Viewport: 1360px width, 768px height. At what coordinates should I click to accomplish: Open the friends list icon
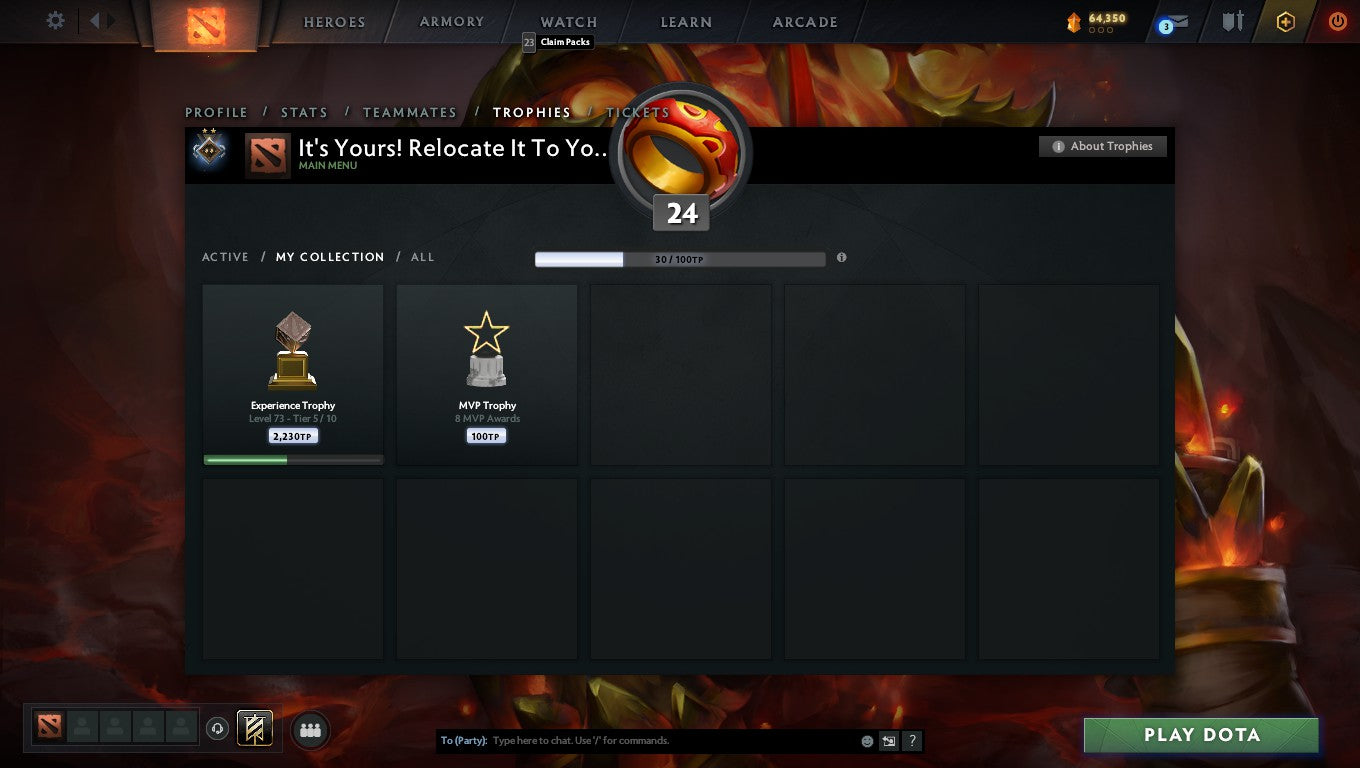tap(310, 730)
